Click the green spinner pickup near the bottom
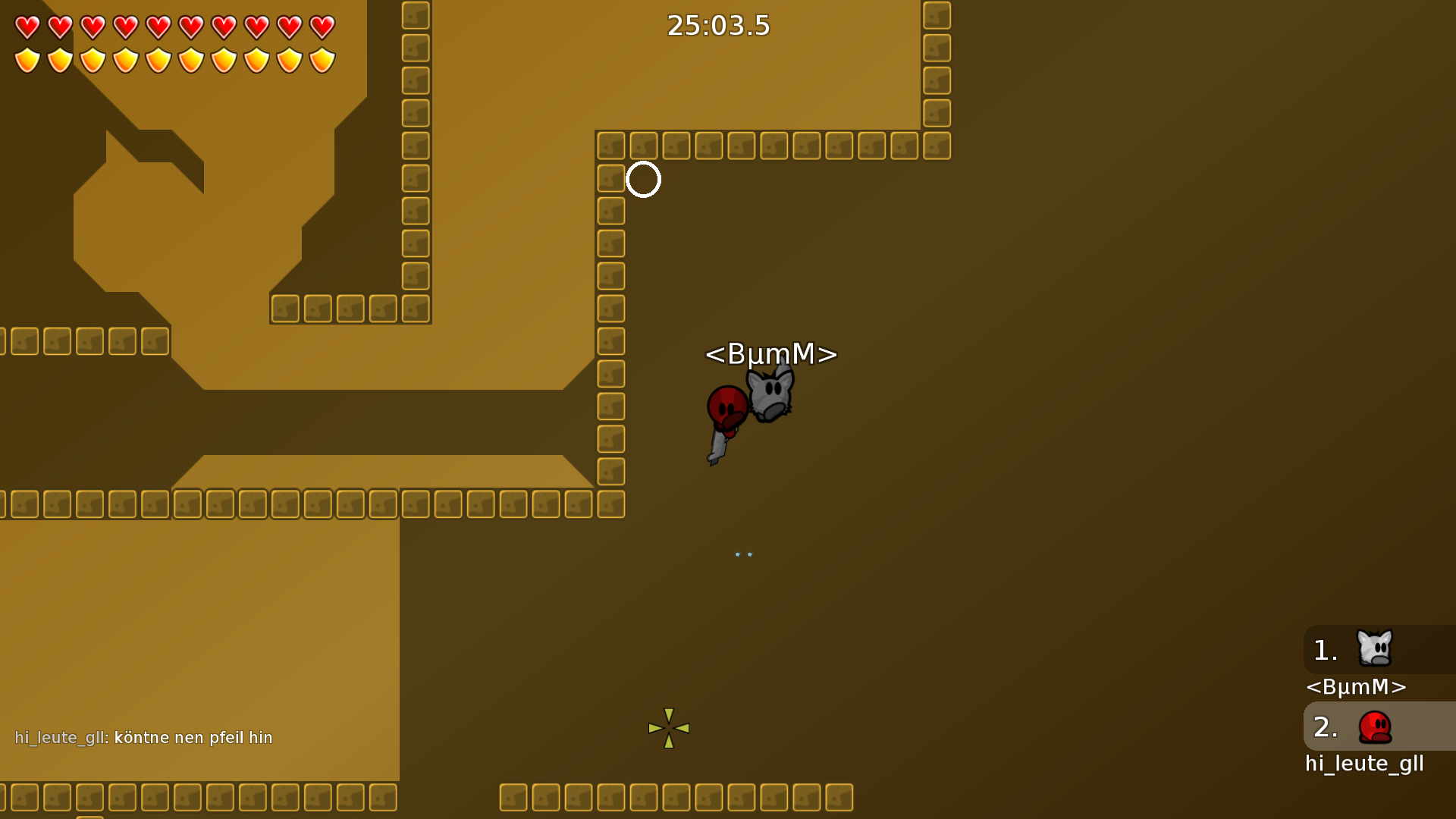1456x819 pixels. point(669,728)
